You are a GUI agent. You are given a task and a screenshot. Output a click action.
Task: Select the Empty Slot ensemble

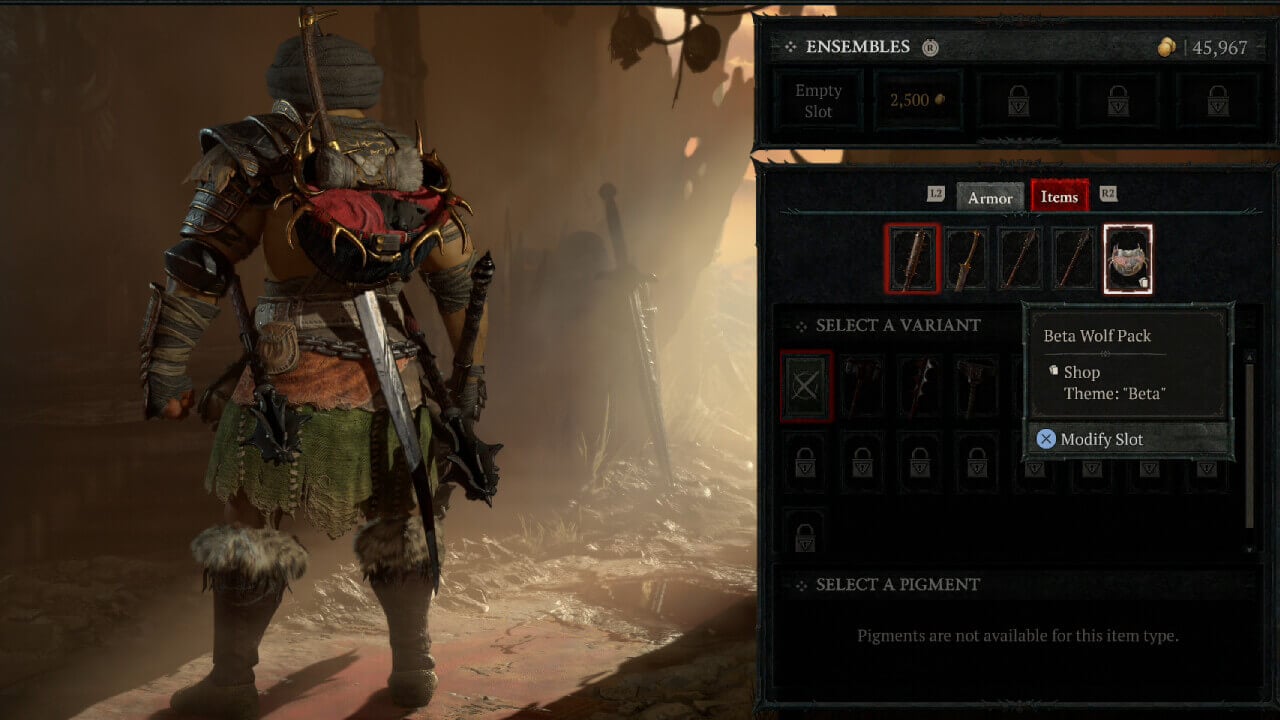(817, 100)
